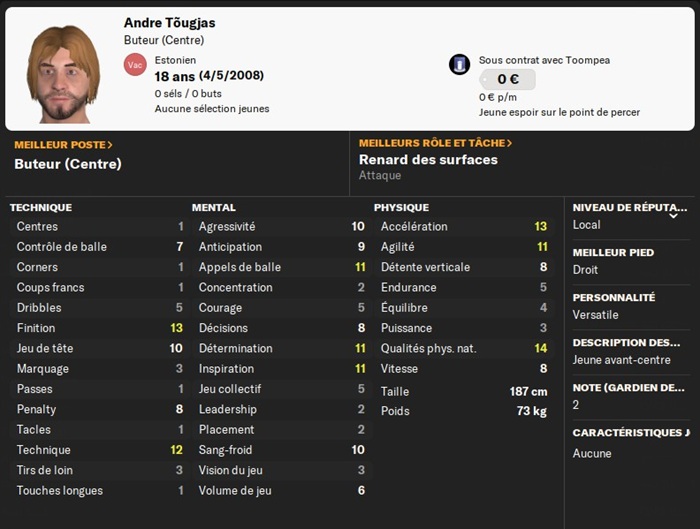This screenshot has height=529, width=700.
Task: Open Meilleurs Rôle et Tâche link
Action: click(x=435, y=143)
